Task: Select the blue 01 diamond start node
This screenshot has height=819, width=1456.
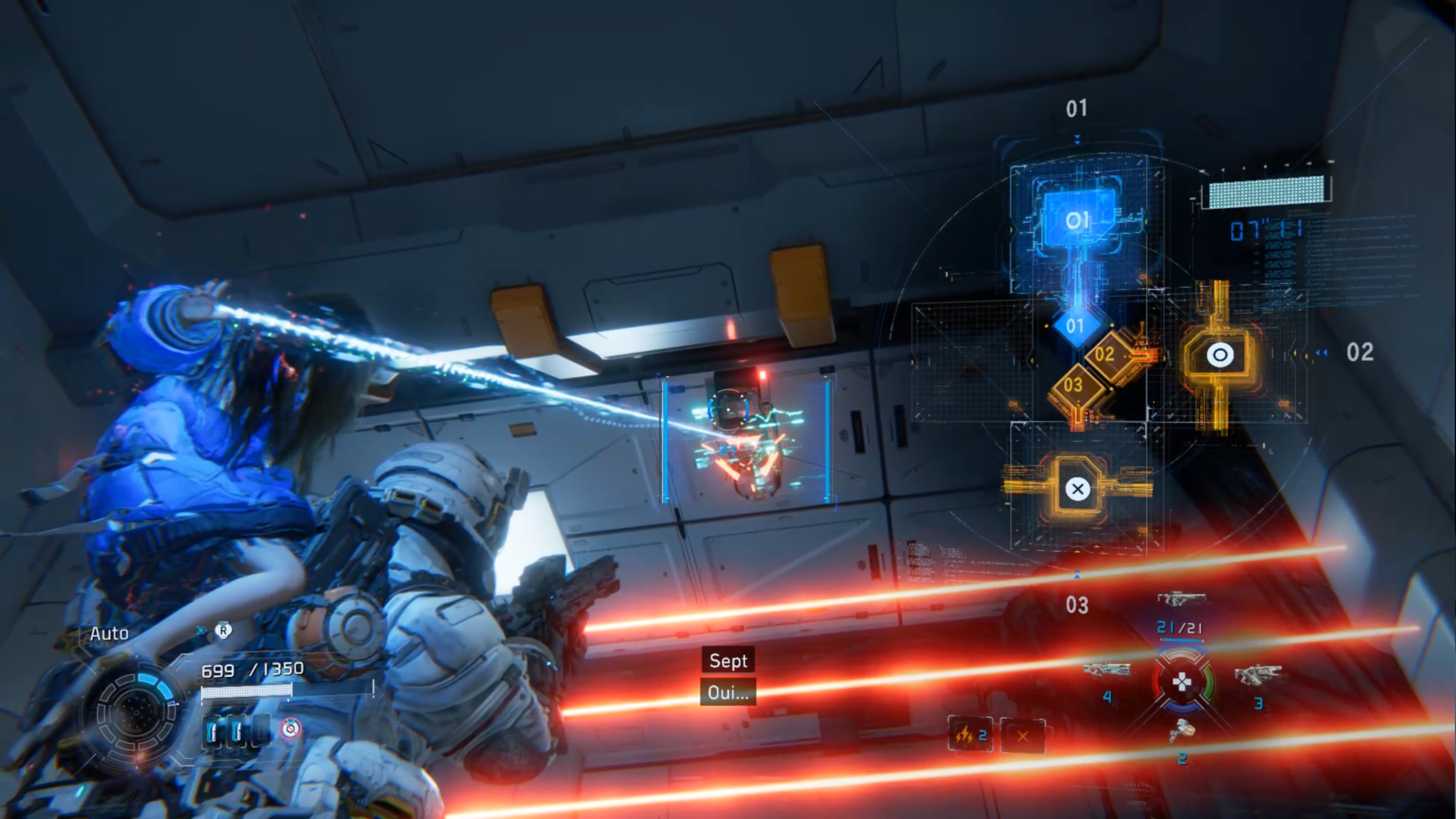Action: (x=1074, y=326)
